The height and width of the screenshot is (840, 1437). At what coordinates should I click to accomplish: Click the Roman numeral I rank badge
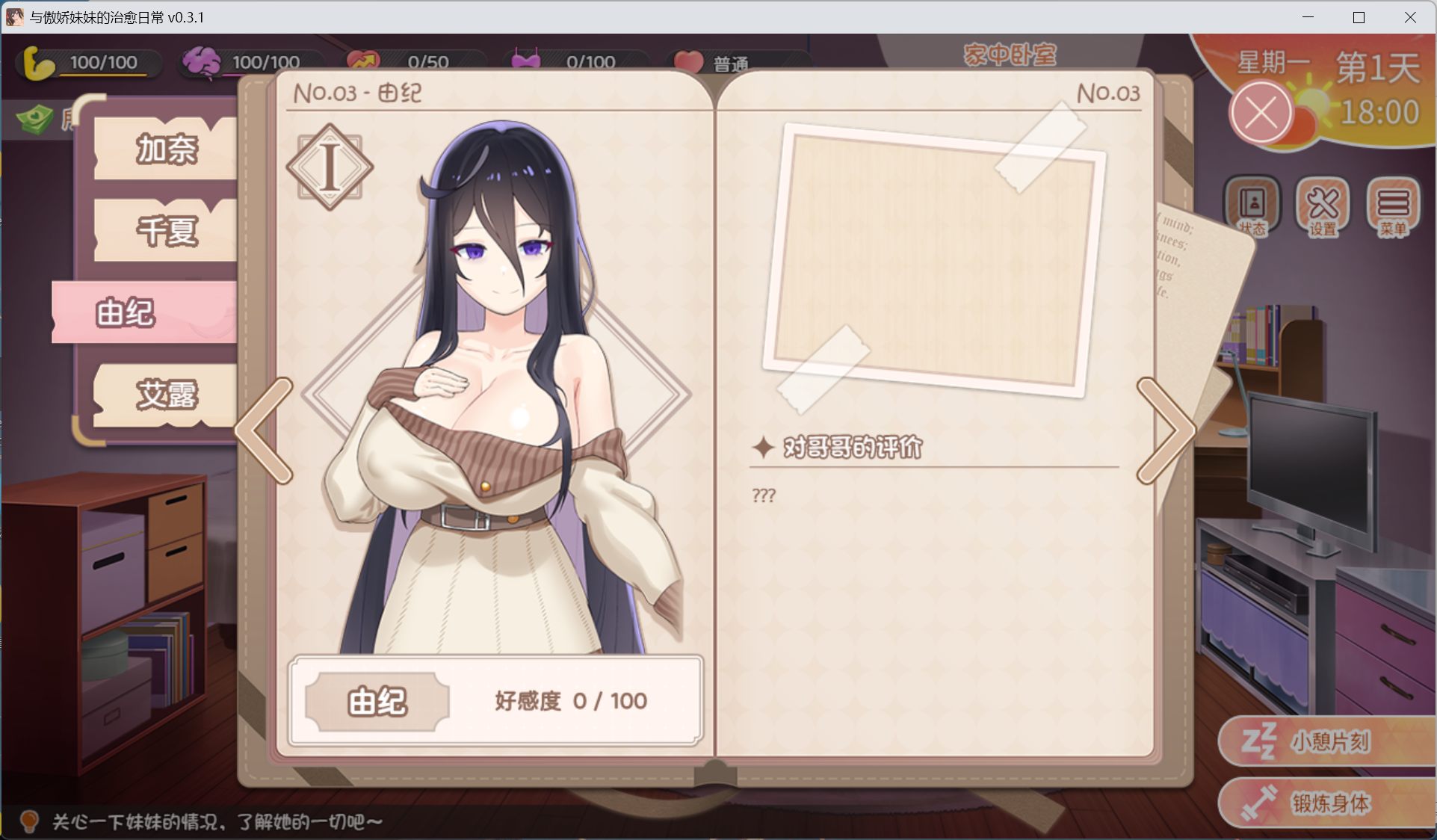(329, 167)
